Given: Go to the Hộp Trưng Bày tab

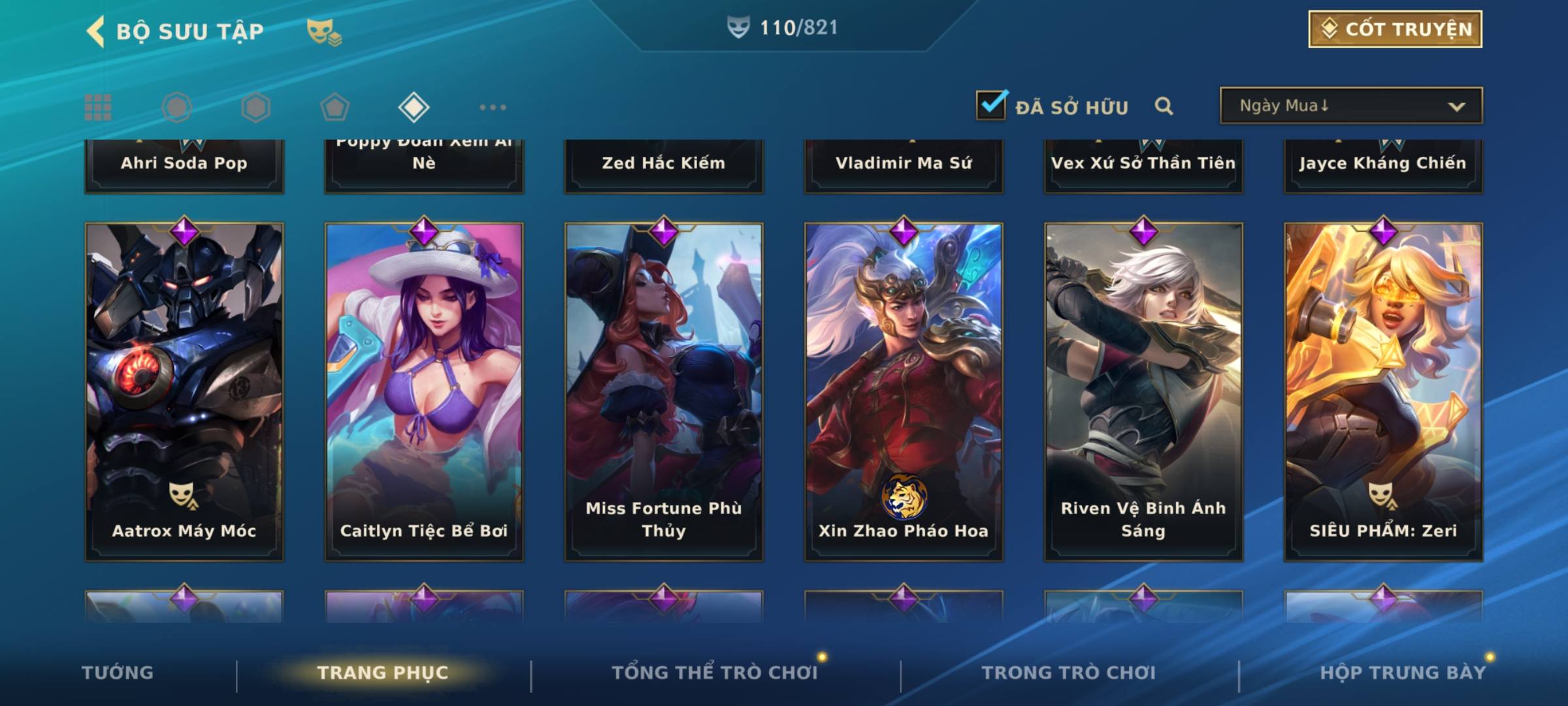Looking at the screenshot, I should point(1403,673).
